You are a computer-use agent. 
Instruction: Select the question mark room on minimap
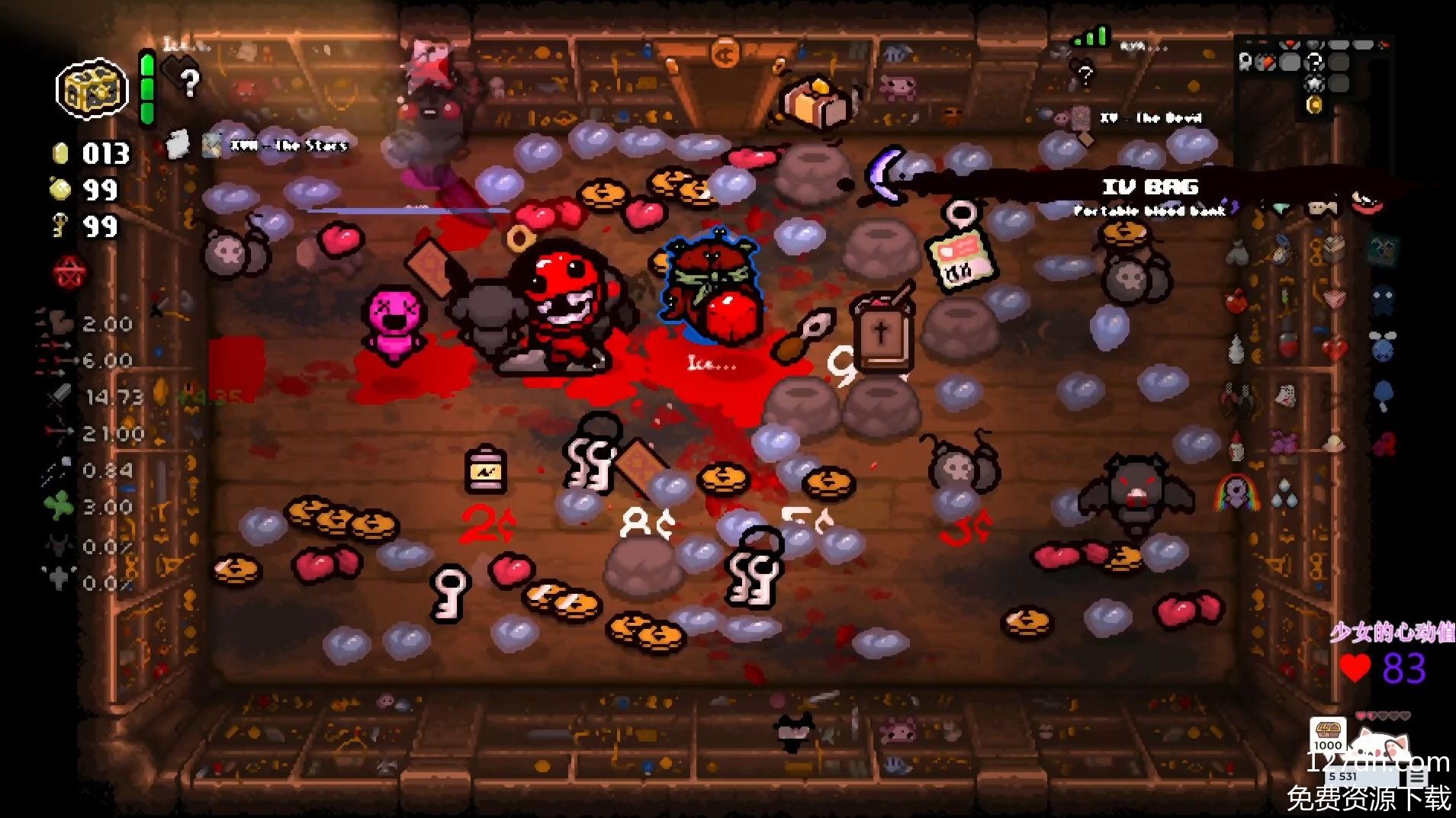(x=1314, y=63)
